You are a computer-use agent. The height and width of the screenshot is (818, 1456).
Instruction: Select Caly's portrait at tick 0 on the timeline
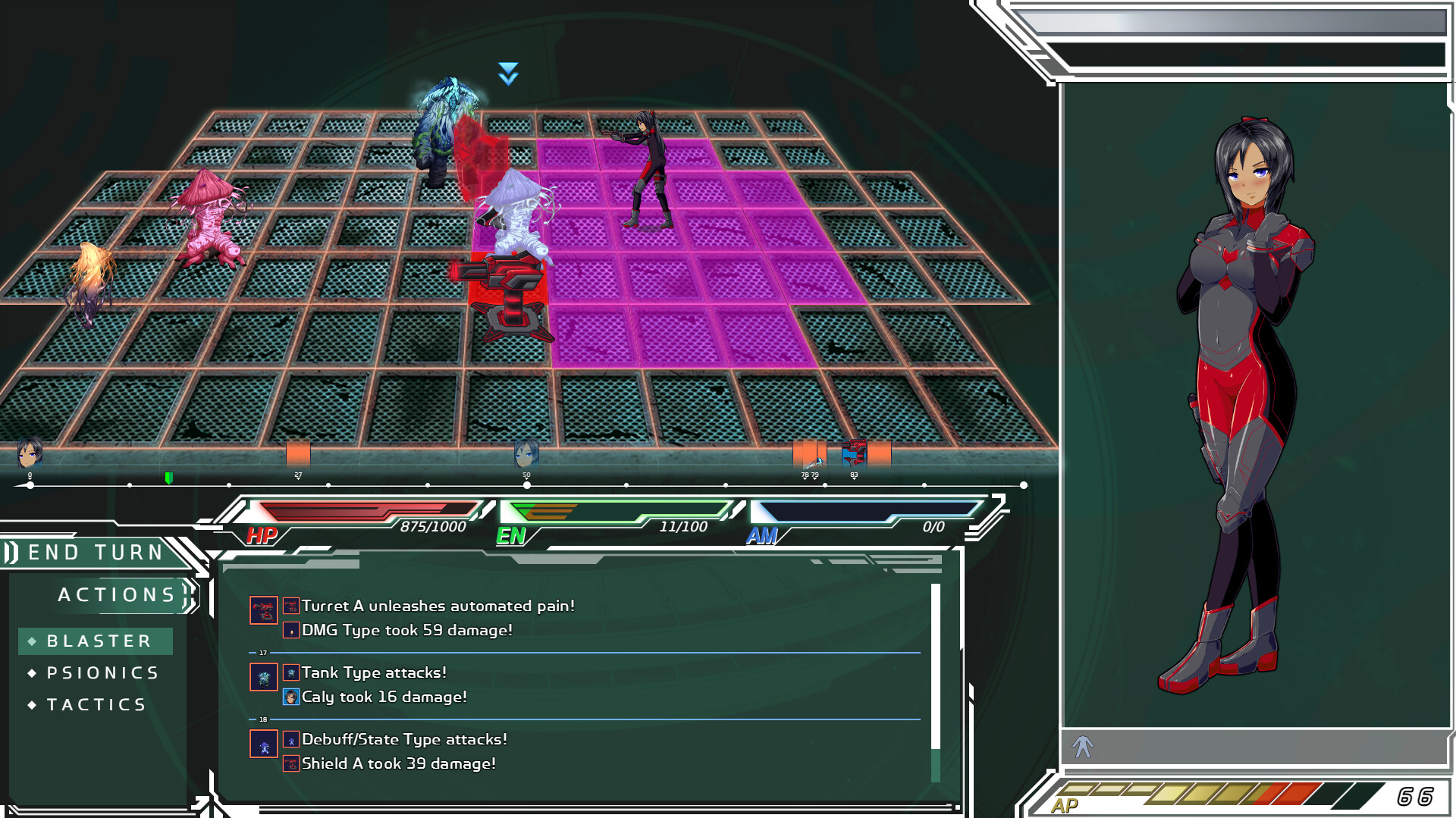29,453
